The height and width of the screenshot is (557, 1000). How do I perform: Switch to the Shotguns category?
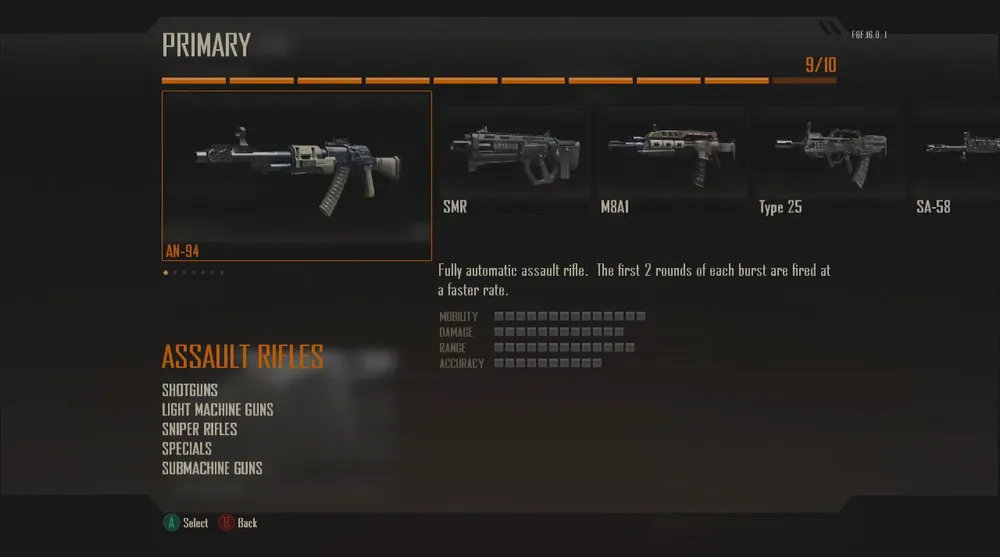pyautogui.click(x=190, y=390)
